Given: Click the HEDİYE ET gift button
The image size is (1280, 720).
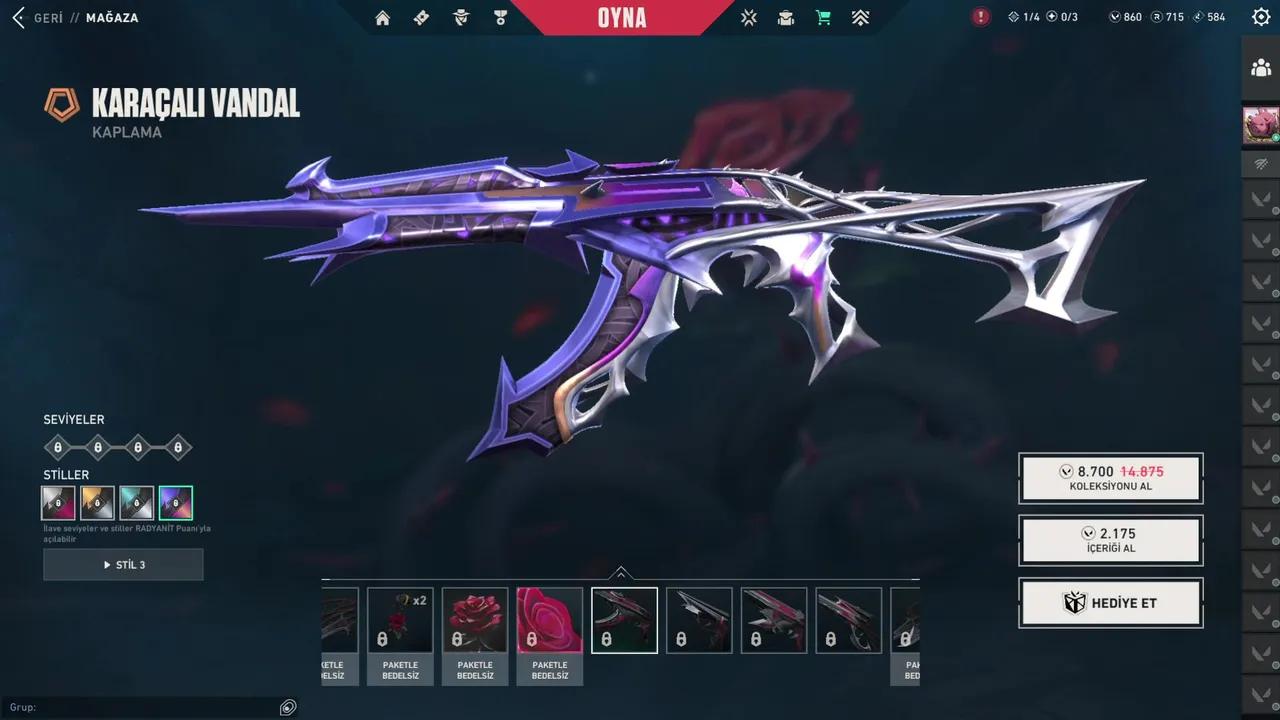Looking at the screenshot, I should 1110,602.
